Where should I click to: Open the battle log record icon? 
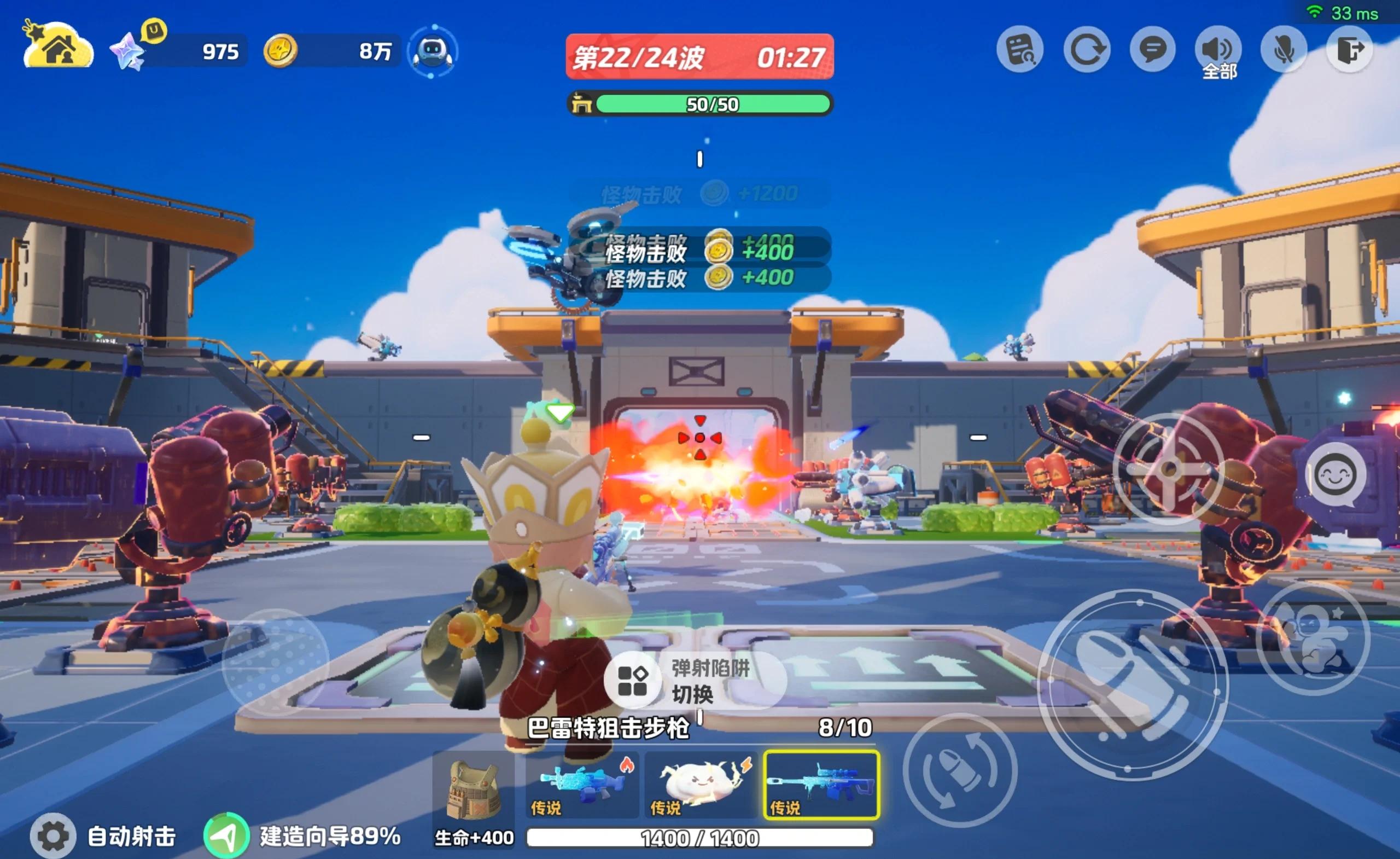tap(1021, 49)
